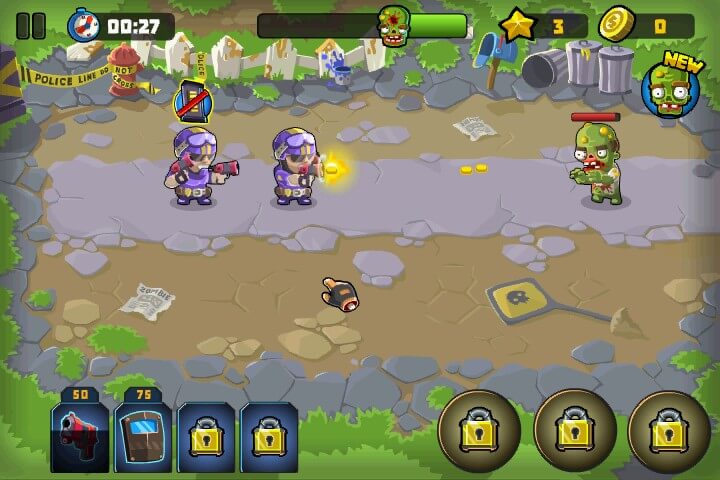
Task: Select the red pistol unit card costing 50
Action: coord(80,435)
